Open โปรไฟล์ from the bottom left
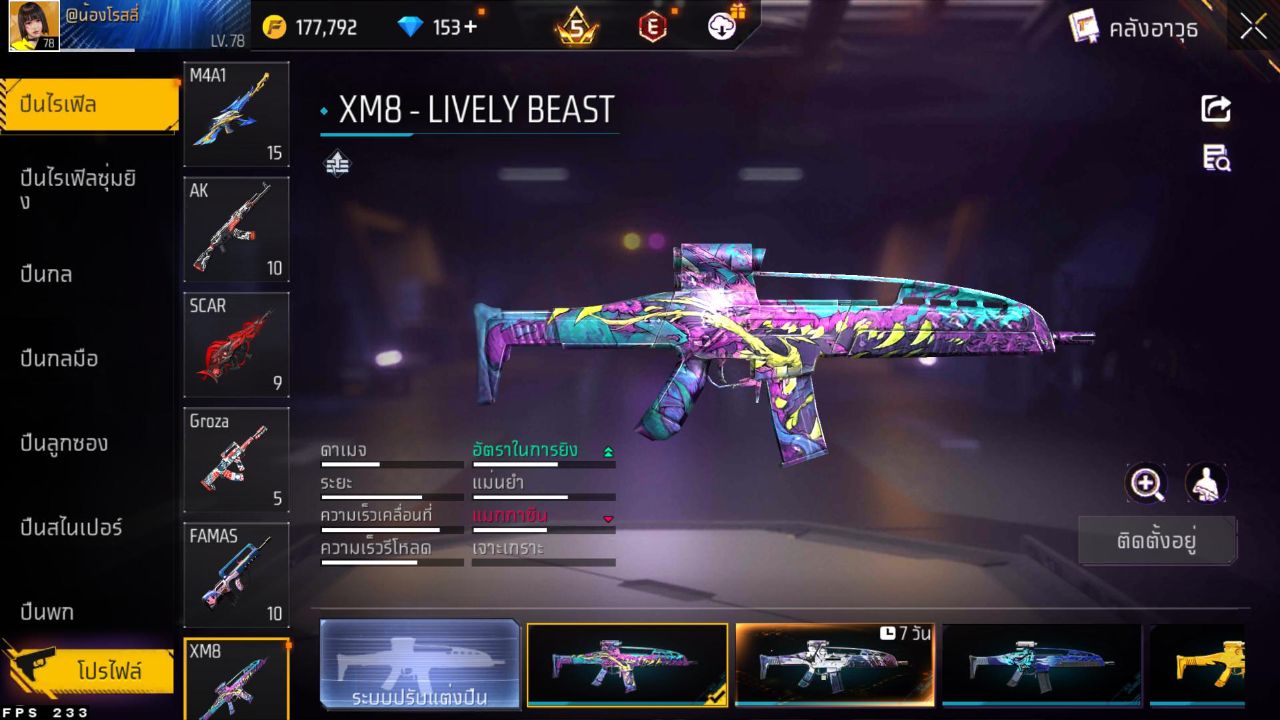Viewport: 1280px width, 720px height. click(96, 671)
